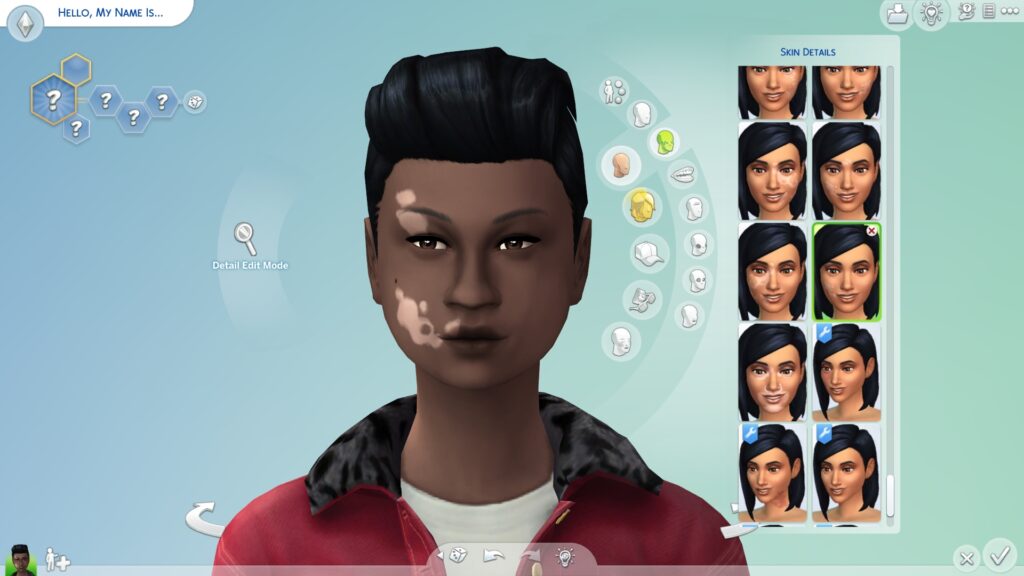Click the undo arrow in bottom toolbar
This screenshot has height=576, width=1024.
point(493,556)
